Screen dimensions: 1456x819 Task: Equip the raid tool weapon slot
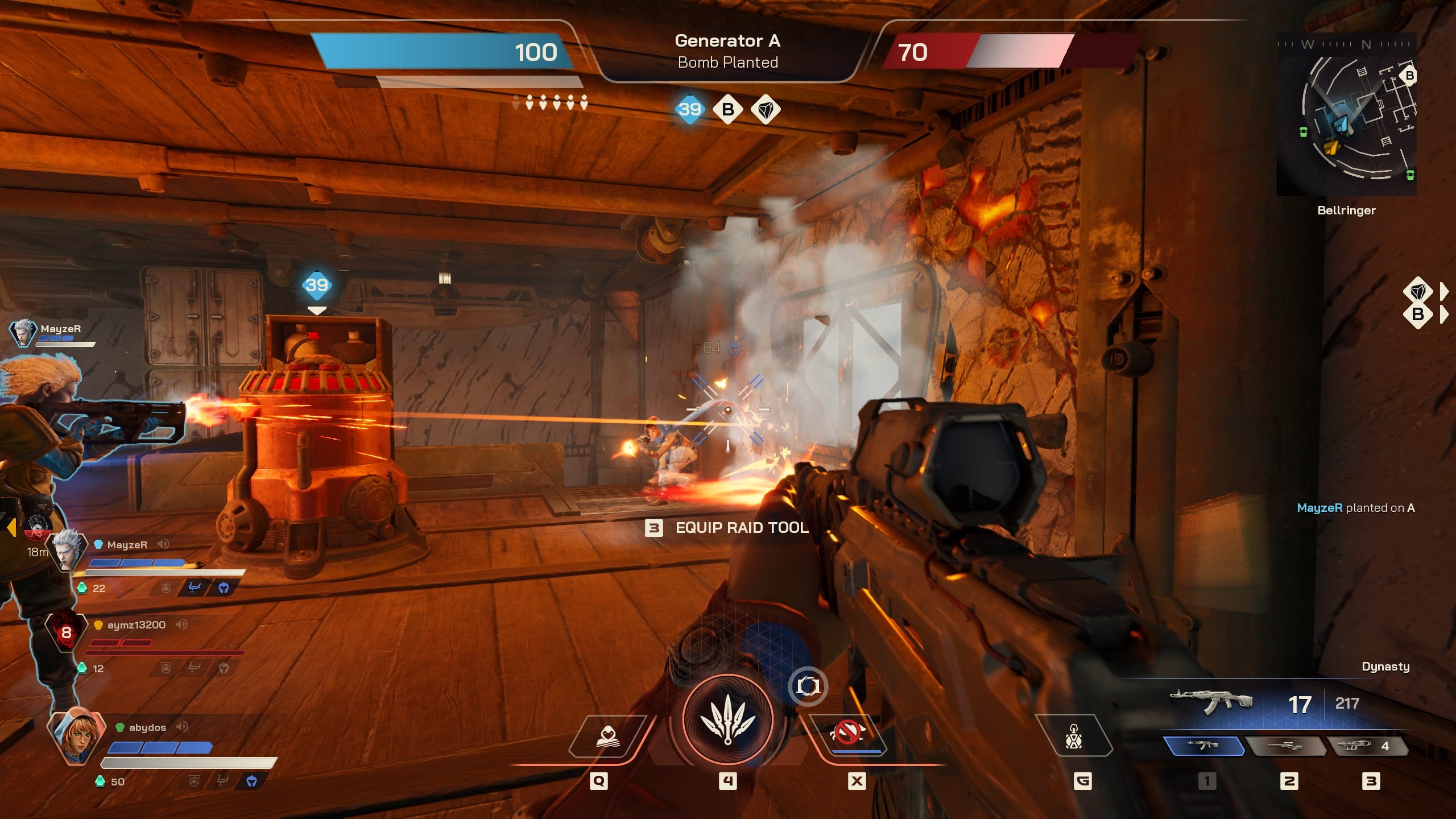[x=1367, y=745]
